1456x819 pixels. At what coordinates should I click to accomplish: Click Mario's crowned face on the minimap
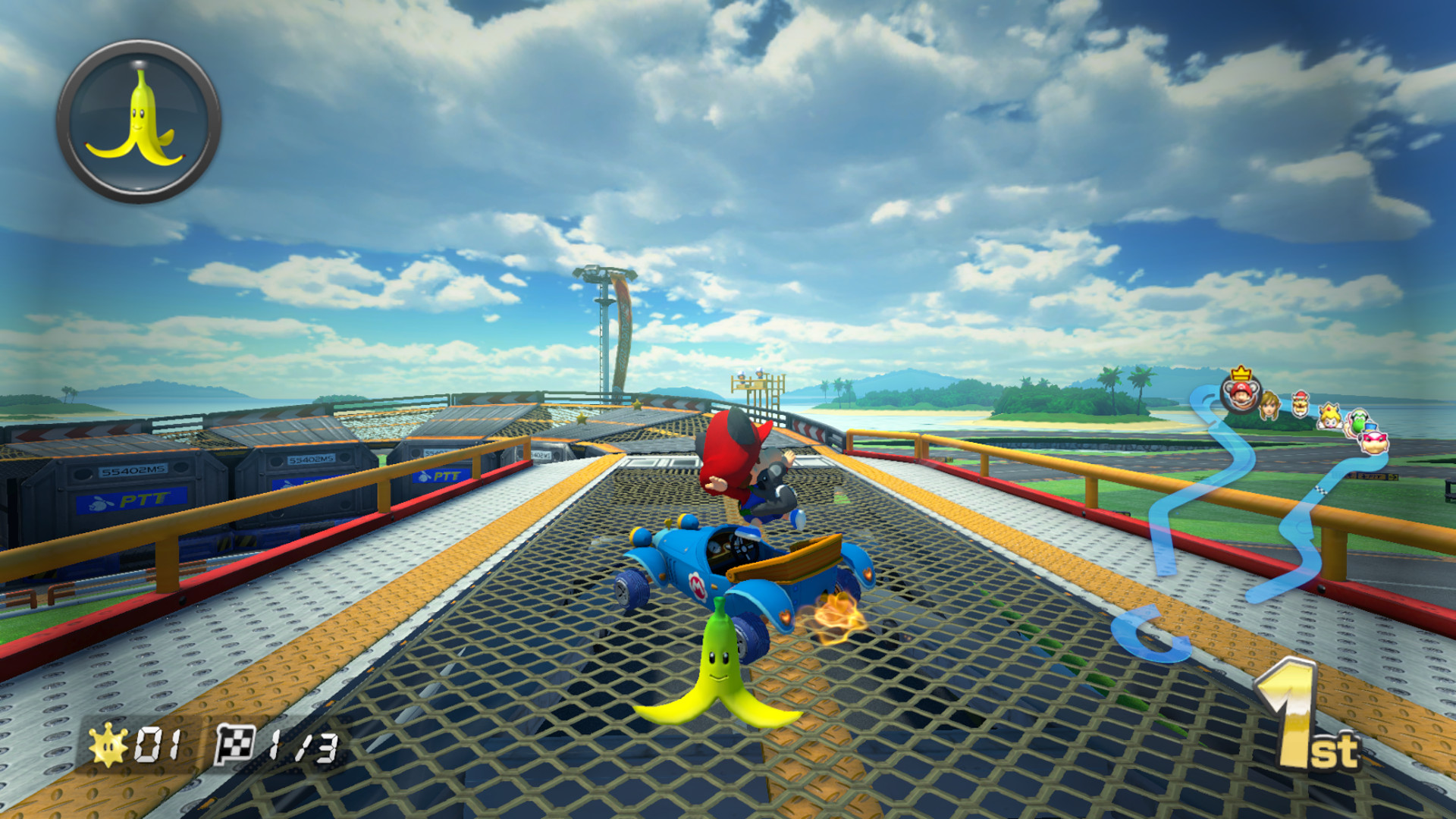click(x=1240, y=397)
